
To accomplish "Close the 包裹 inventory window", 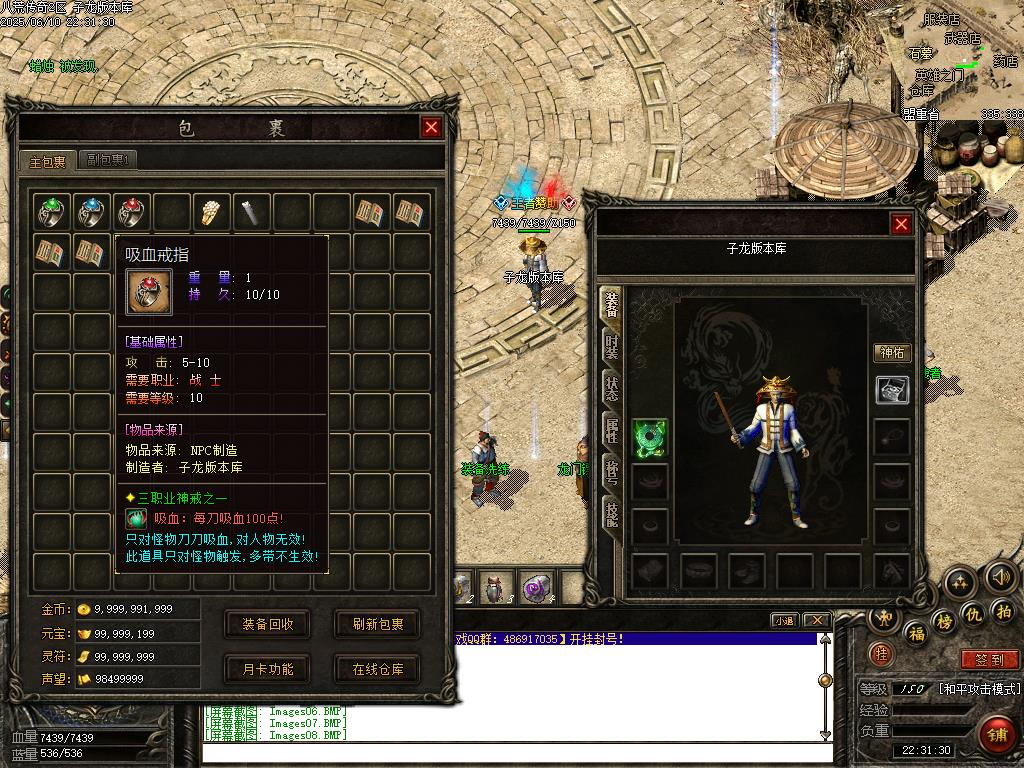I will coord(431,127).
